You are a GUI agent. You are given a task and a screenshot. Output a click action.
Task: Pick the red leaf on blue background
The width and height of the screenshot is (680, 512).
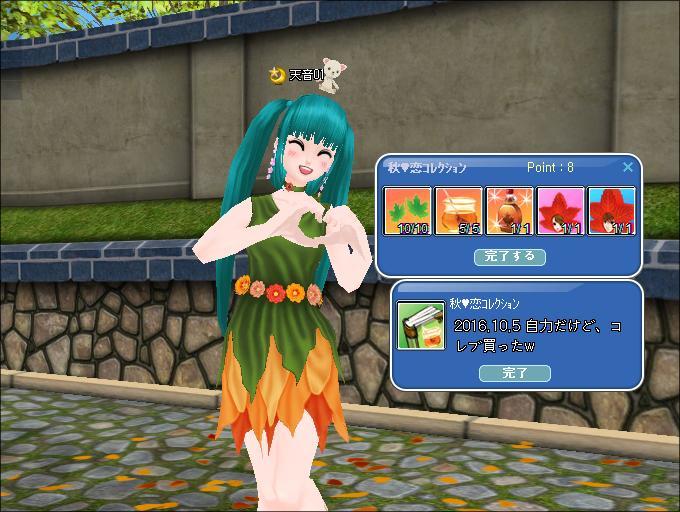coord(611,210)
